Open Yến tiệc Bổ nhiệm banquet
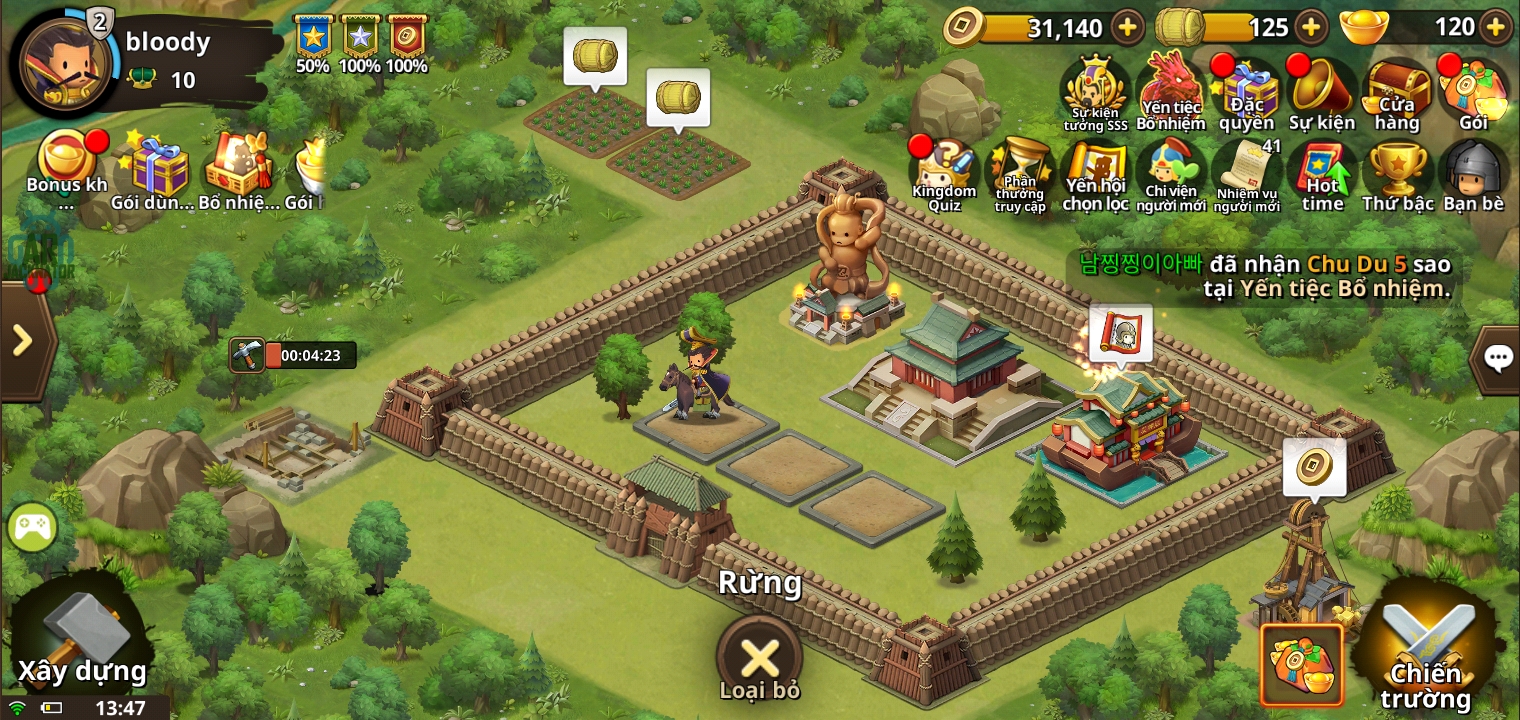The image size is (1520, 720). [1171, 94]
